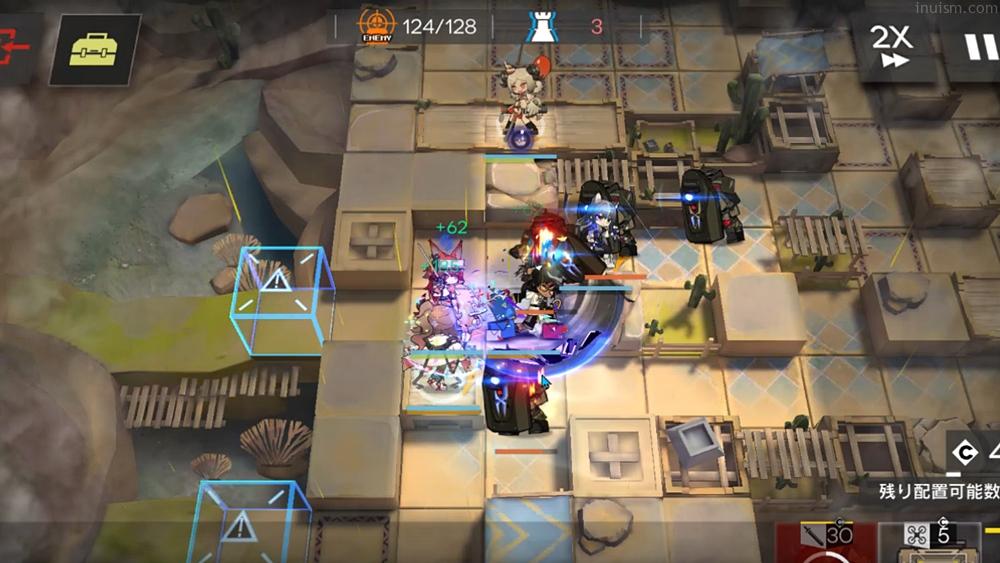Open the yellow toolbox menu
This screenshot has height=563, width=1000.
click(95, 49)
